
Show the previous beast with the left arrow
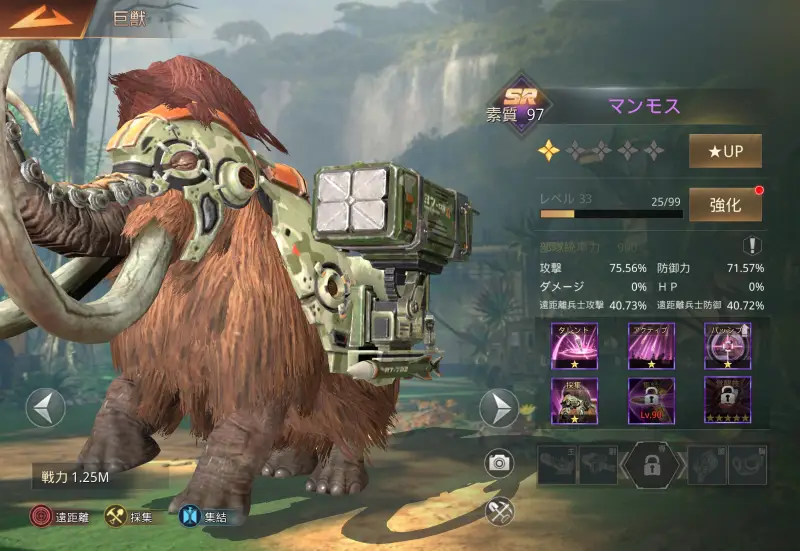click(x=45, y=408)
